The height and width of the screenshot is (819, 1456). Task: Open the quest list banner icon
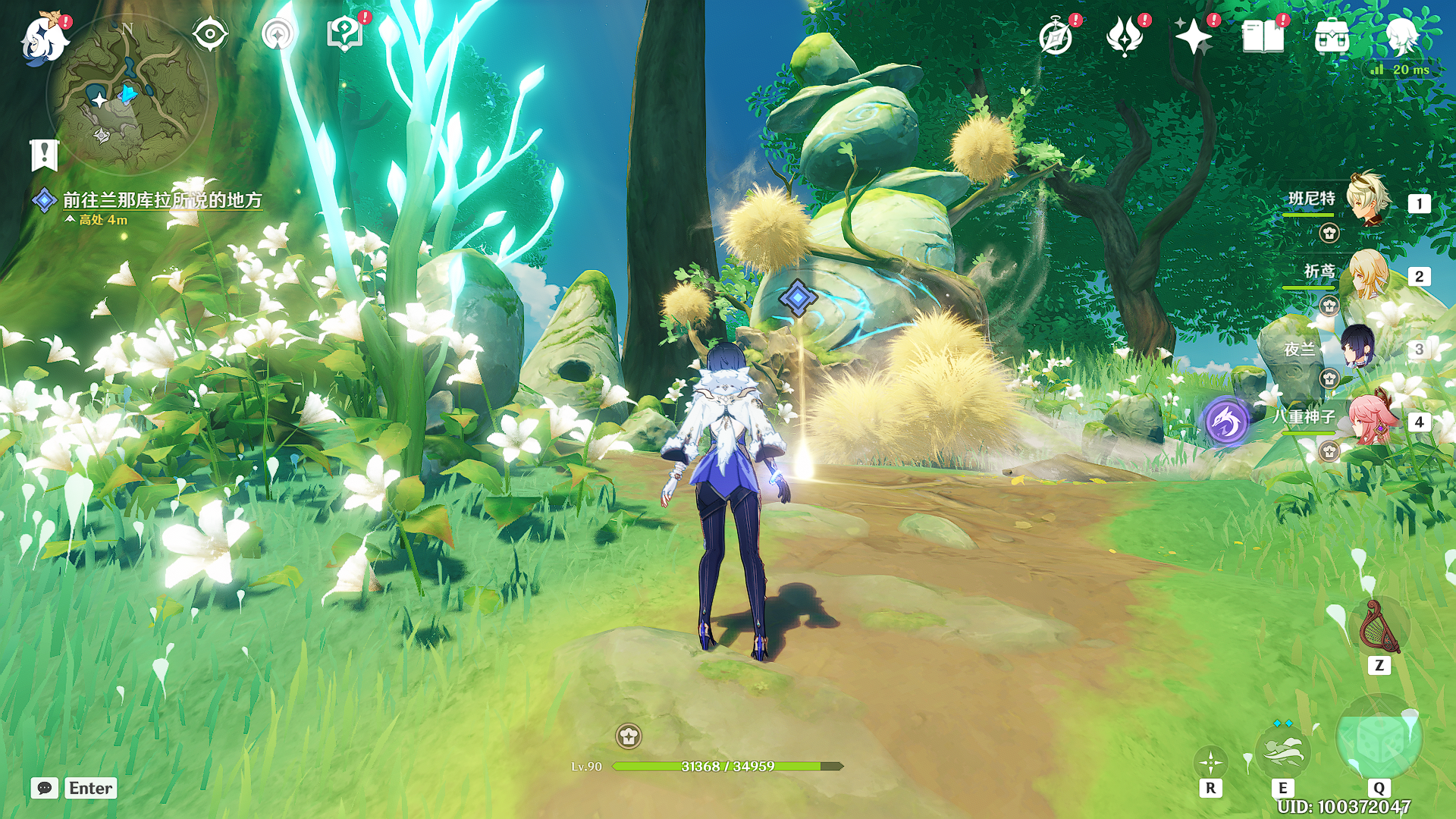tap(45, 155)
